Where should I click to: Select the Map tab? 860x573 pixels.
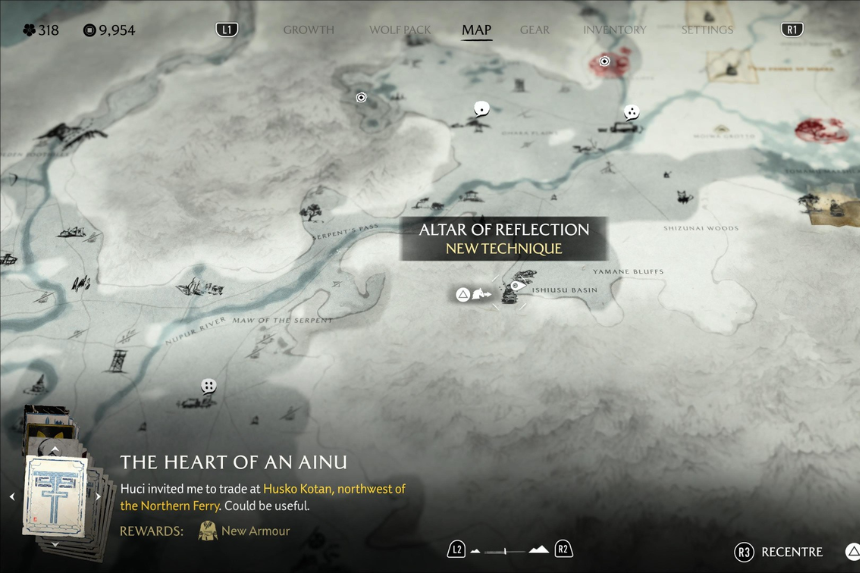point(476,30)
